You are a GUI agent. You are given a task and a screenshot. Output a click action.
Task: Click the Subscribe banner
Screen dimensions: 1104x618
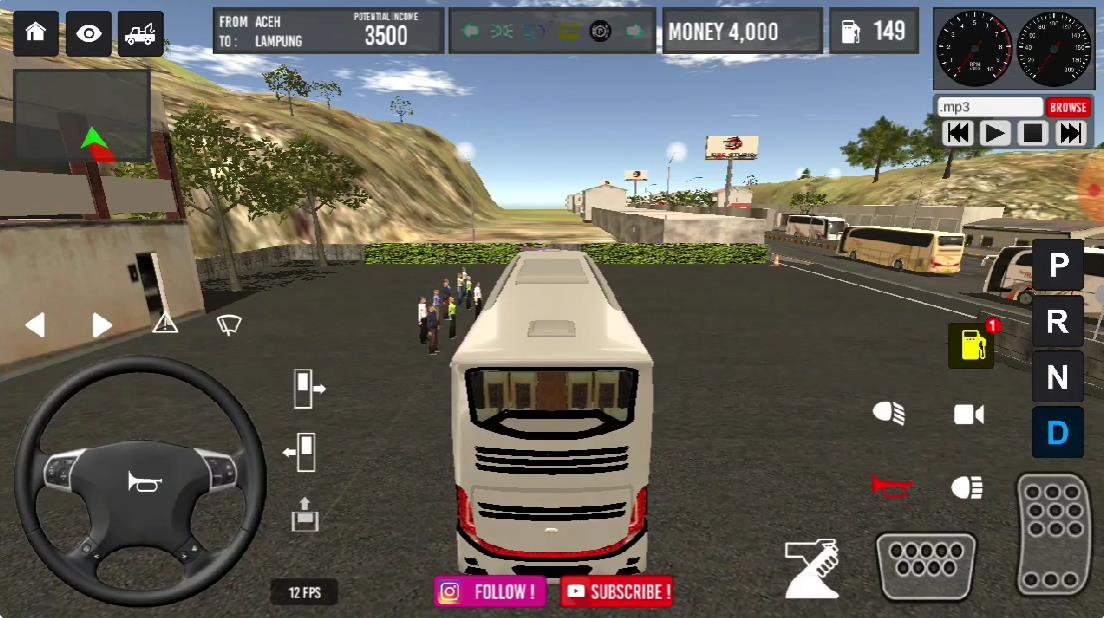[617, 591]
